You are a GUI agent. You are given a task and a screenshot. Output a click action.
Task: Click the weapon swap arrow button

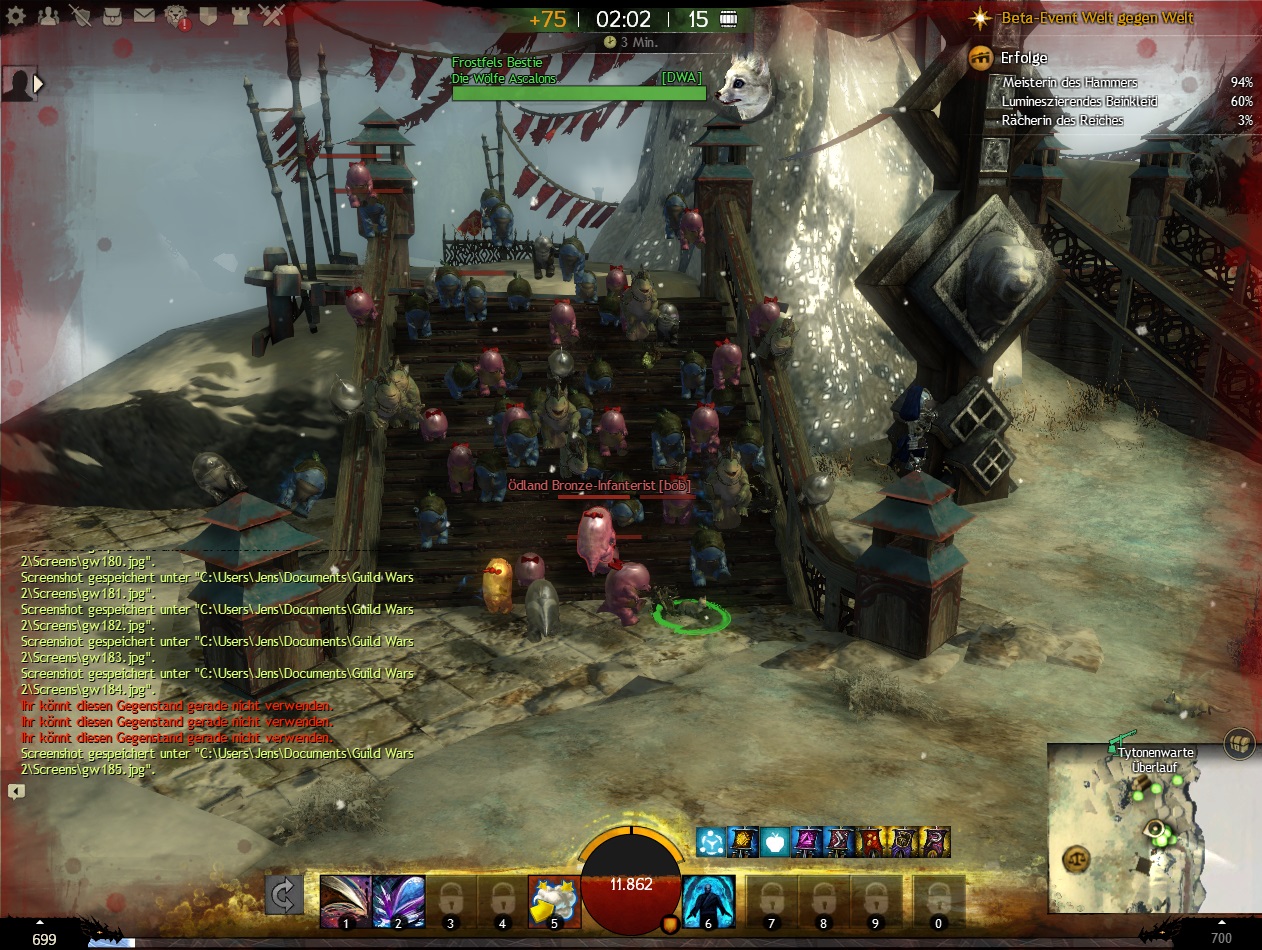pos(284,895)
